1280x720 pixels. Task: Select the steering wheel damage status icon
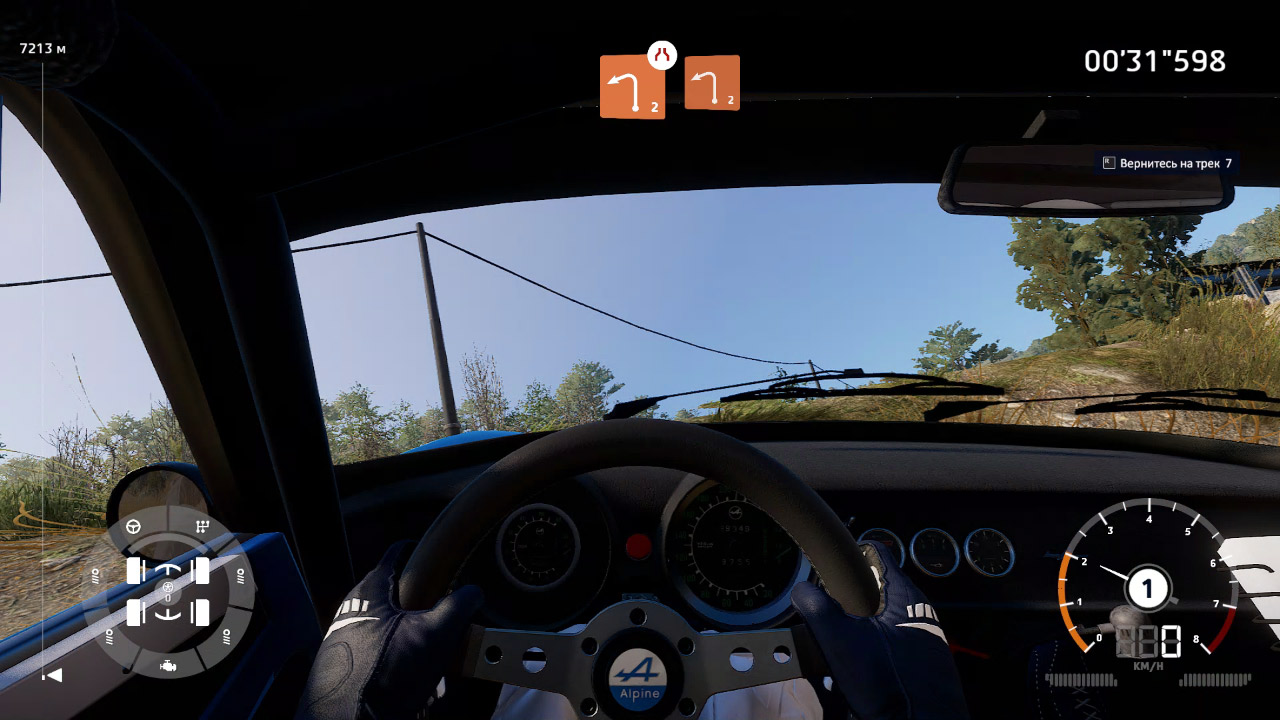133,526
